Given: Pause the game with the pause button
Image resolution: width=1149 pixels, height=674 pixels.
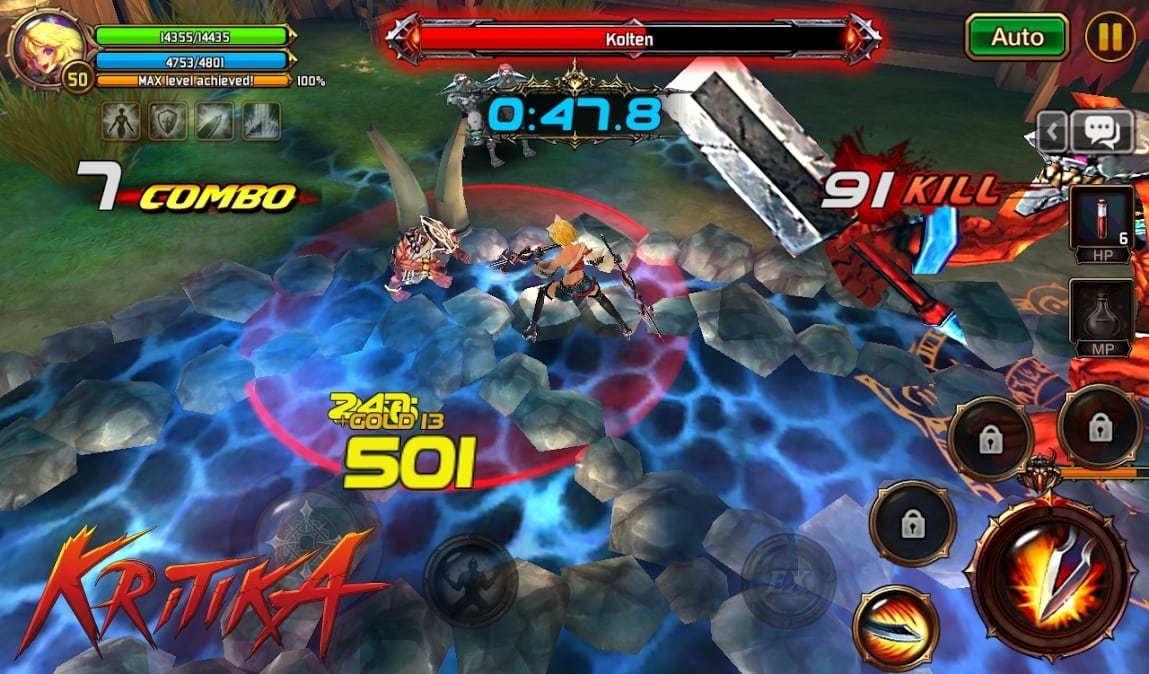Looking at the screenshot, I should point(1110,38).
